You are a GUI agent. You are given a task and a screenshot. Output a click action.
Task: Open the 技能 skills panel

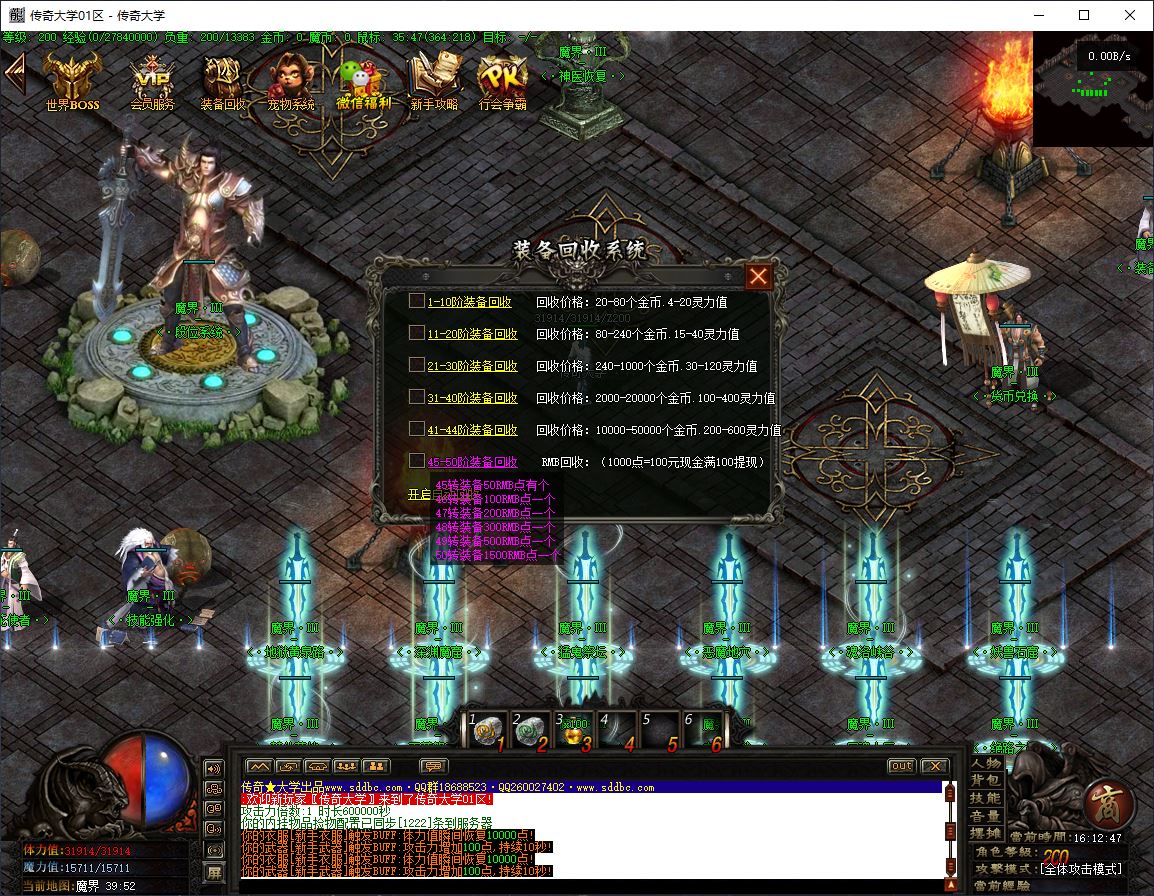point(985,798)
